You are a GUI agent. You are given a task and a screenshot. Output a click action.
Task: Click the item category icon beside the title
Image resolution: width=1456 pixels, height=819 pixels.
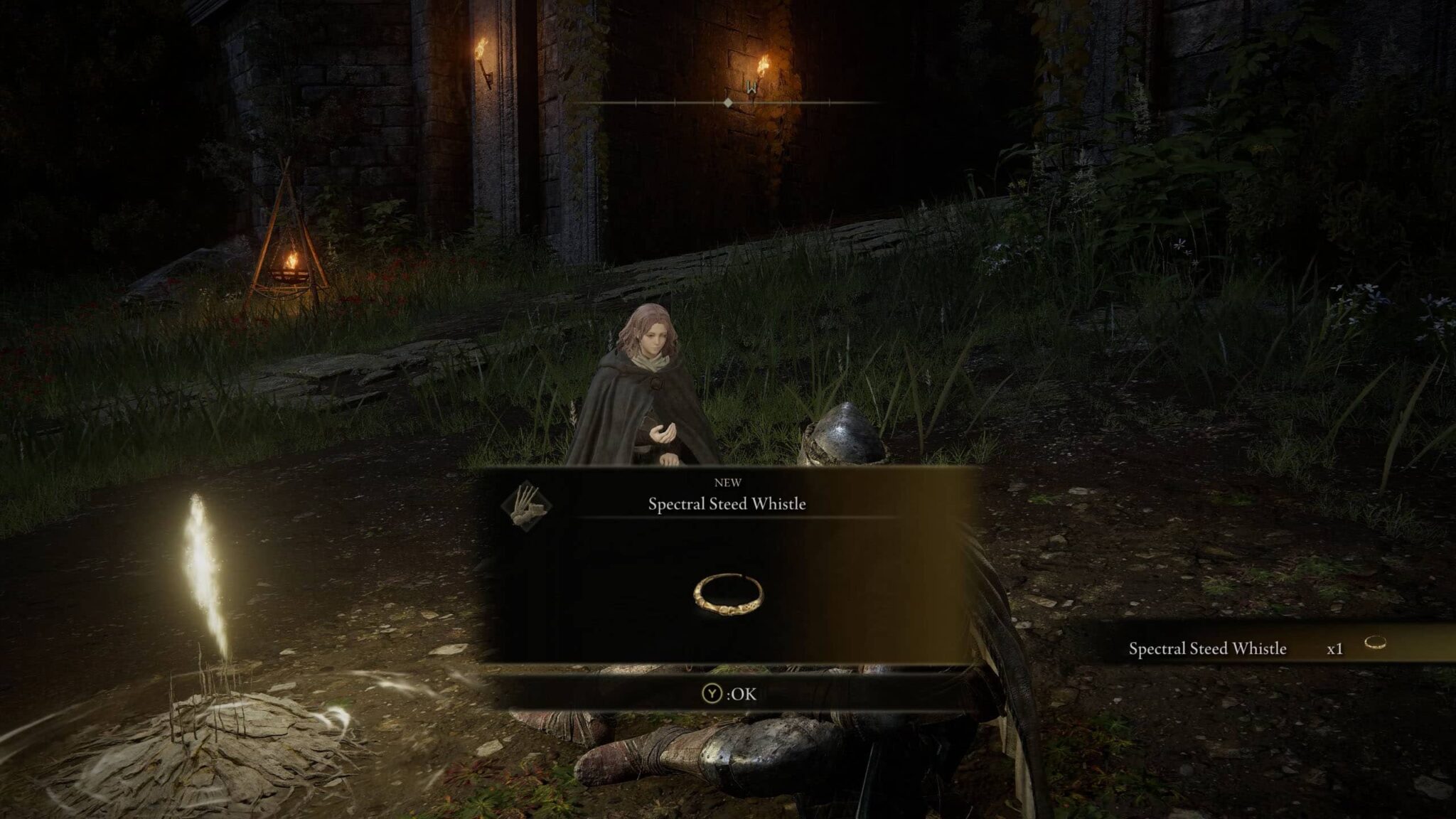(x=527, y=505)
